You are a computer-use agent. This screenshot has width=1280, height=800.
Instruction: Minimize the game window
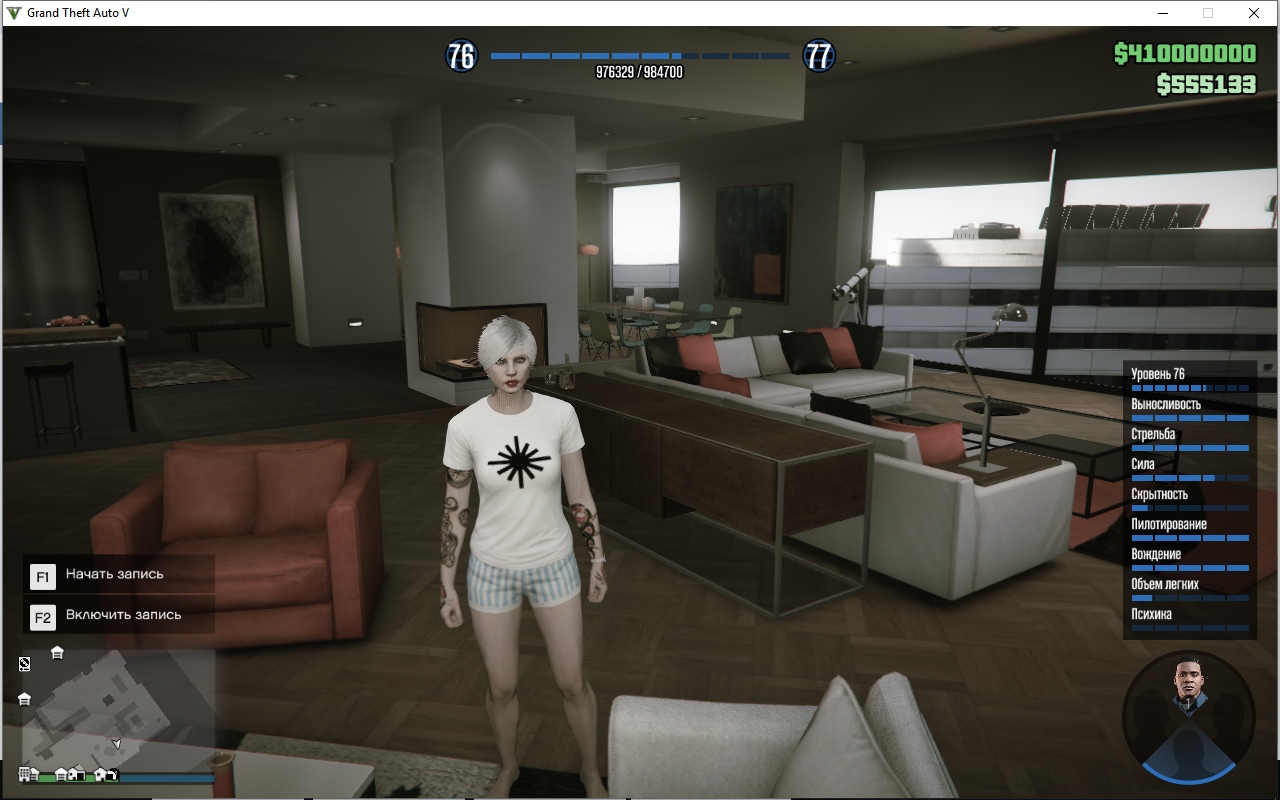(x=1164, y=13)
